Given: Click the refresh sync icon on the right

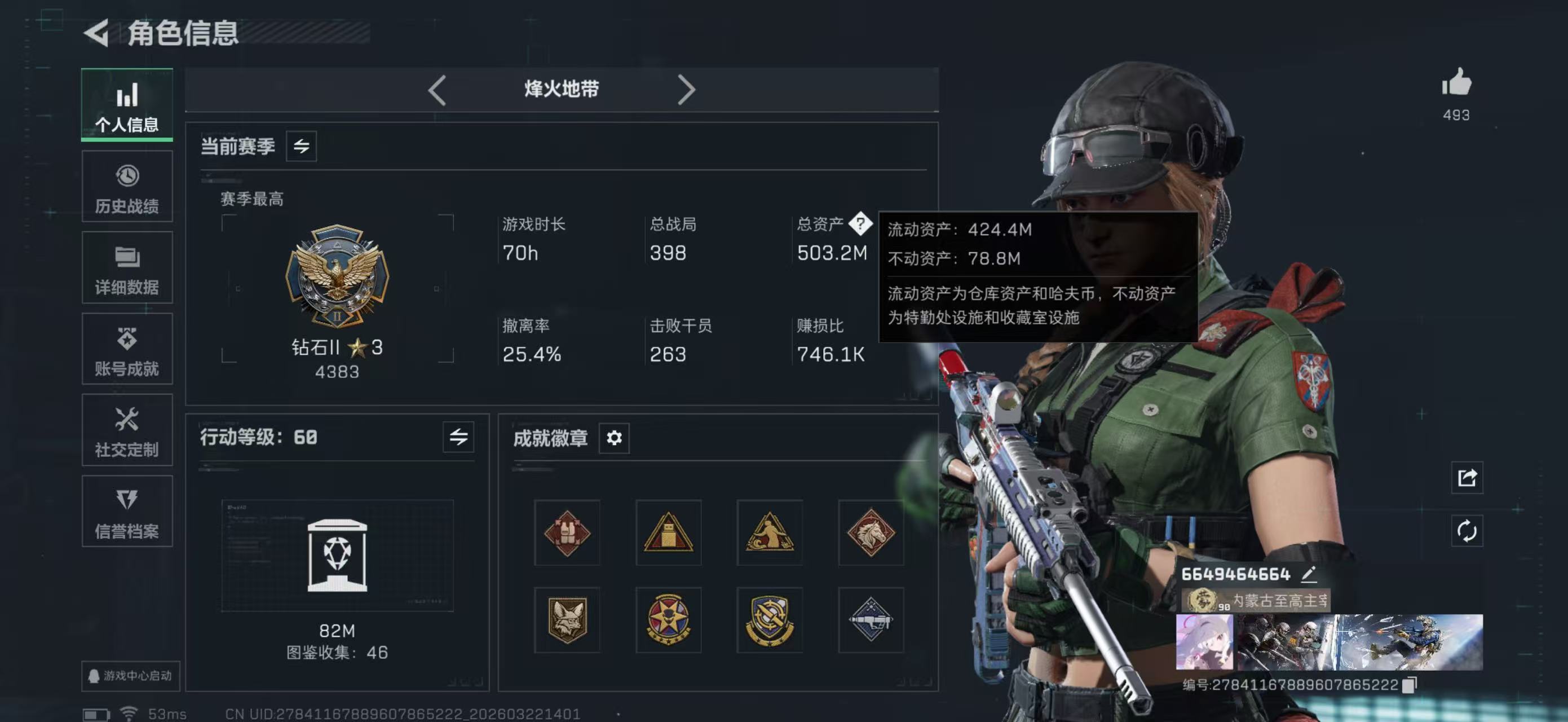Looking at the screenshot, I should click(x=1467, y=531).
